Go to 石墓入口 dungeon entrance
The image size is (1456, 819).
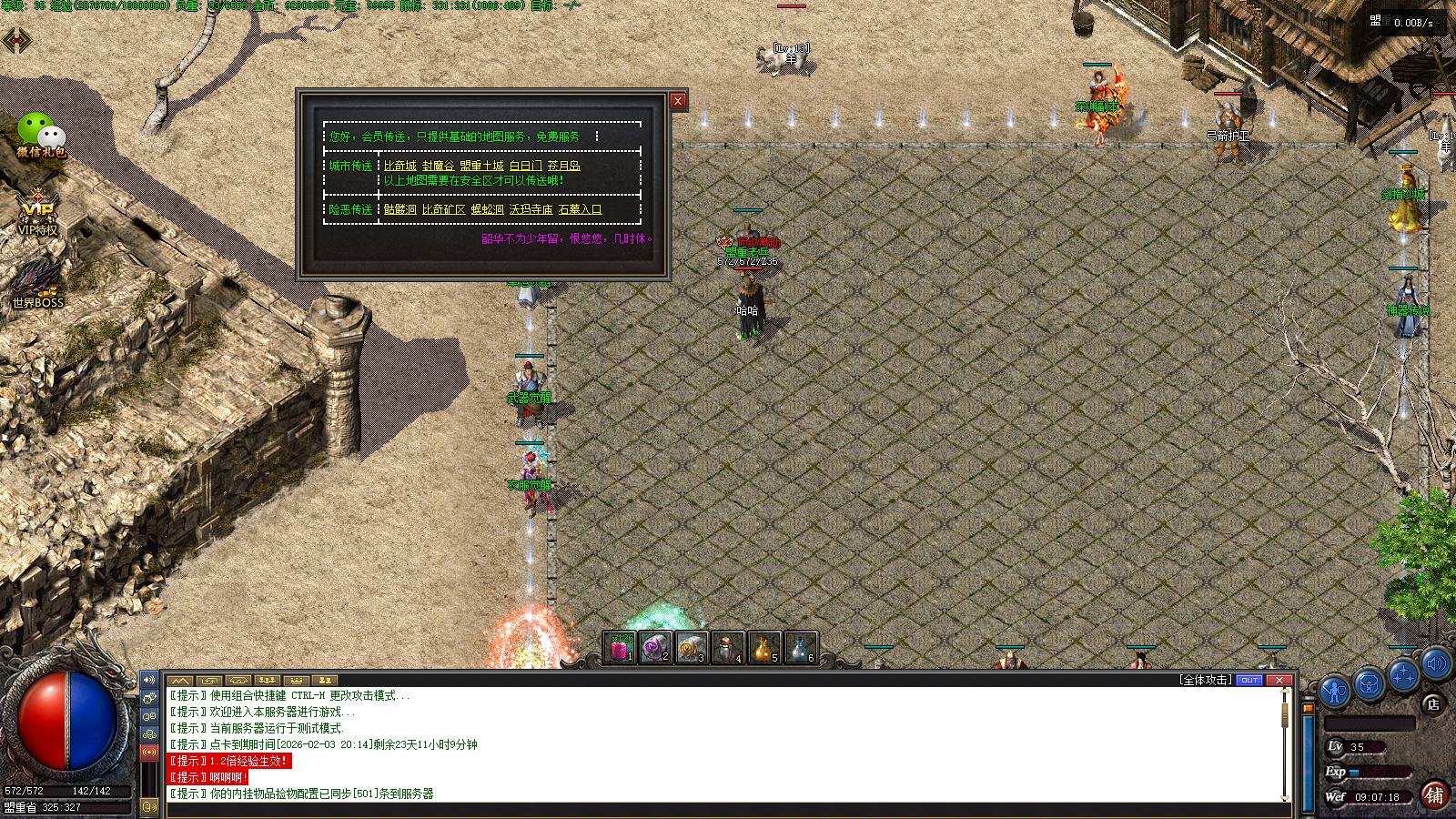click(580, 209)
